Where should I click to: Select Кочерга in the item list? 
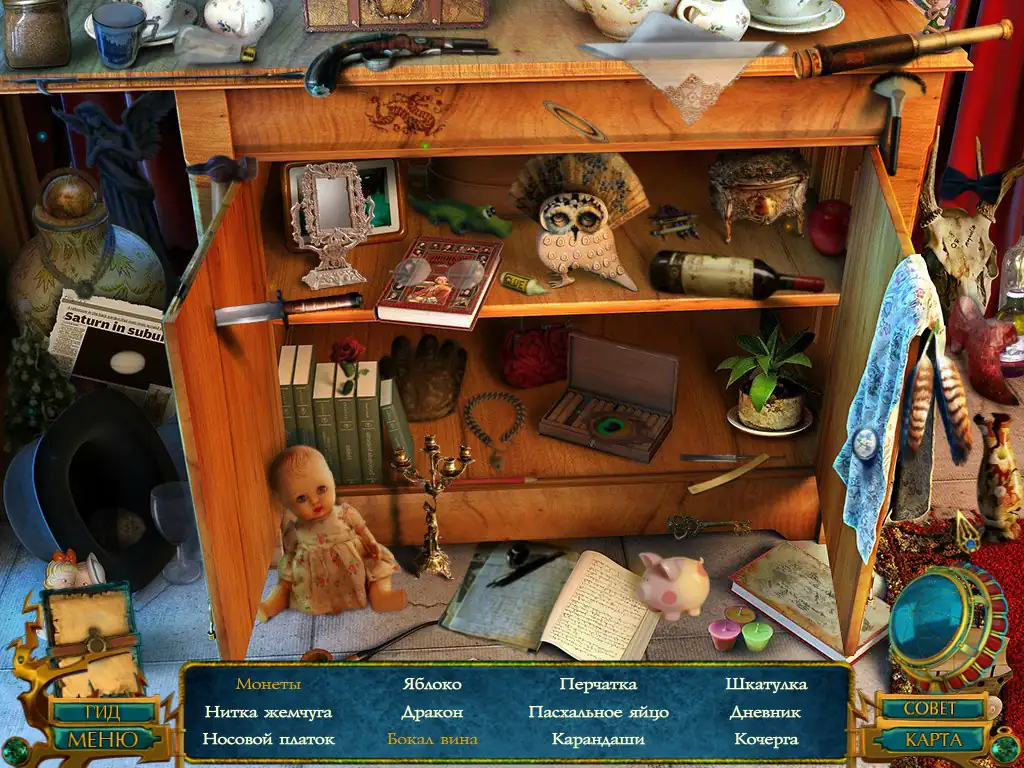click(766, 740)
